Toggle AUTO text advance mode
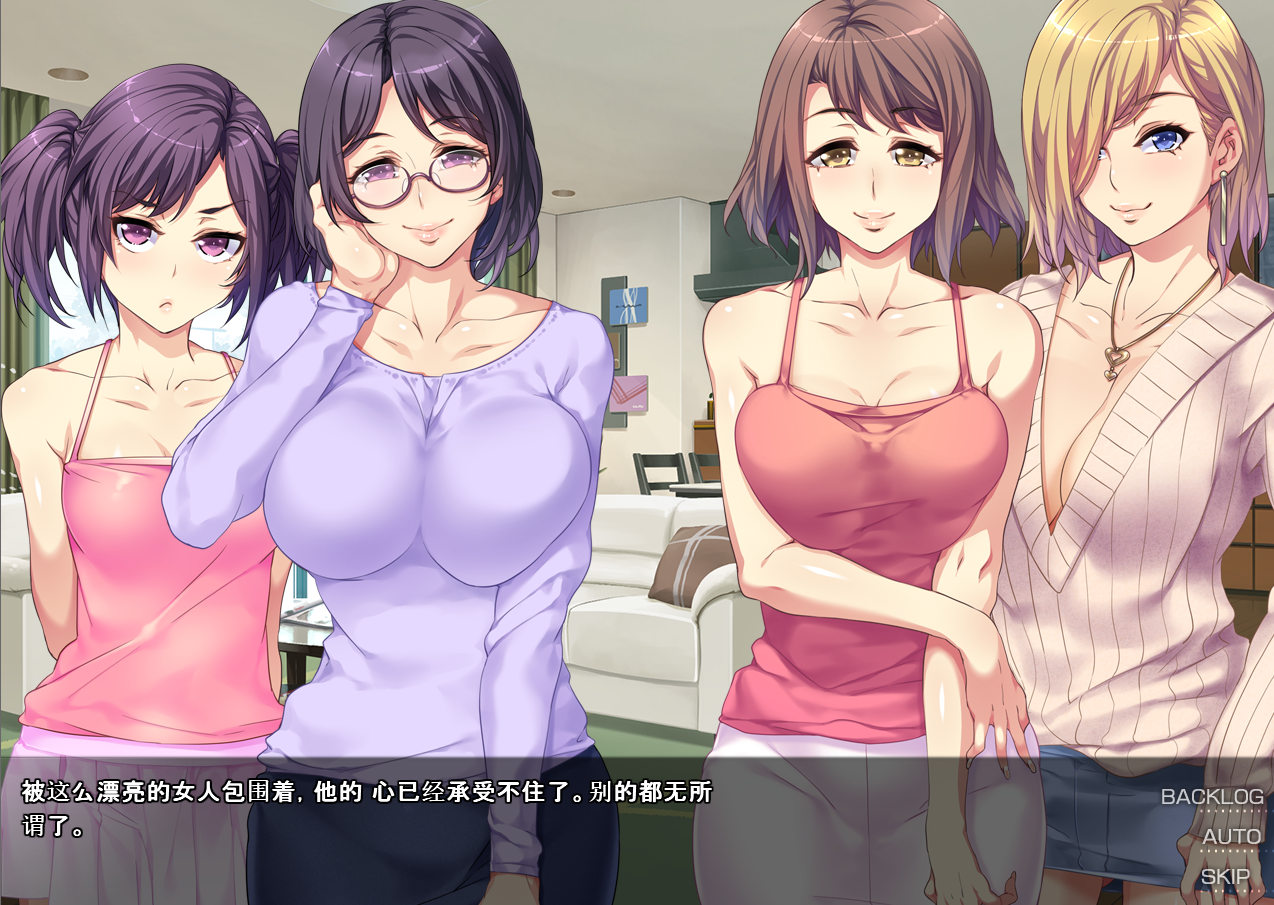 click(x=1231, y=837)
